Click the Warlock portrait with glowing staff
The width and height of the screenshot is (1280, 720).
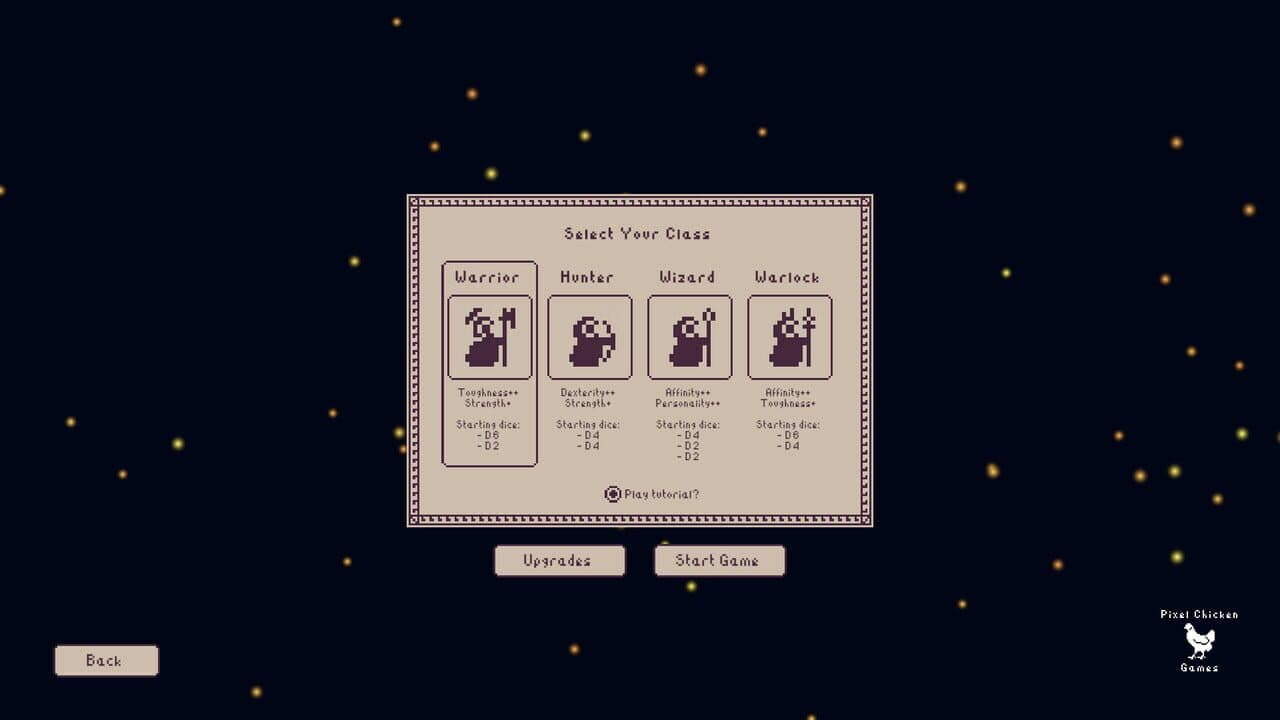789,336
